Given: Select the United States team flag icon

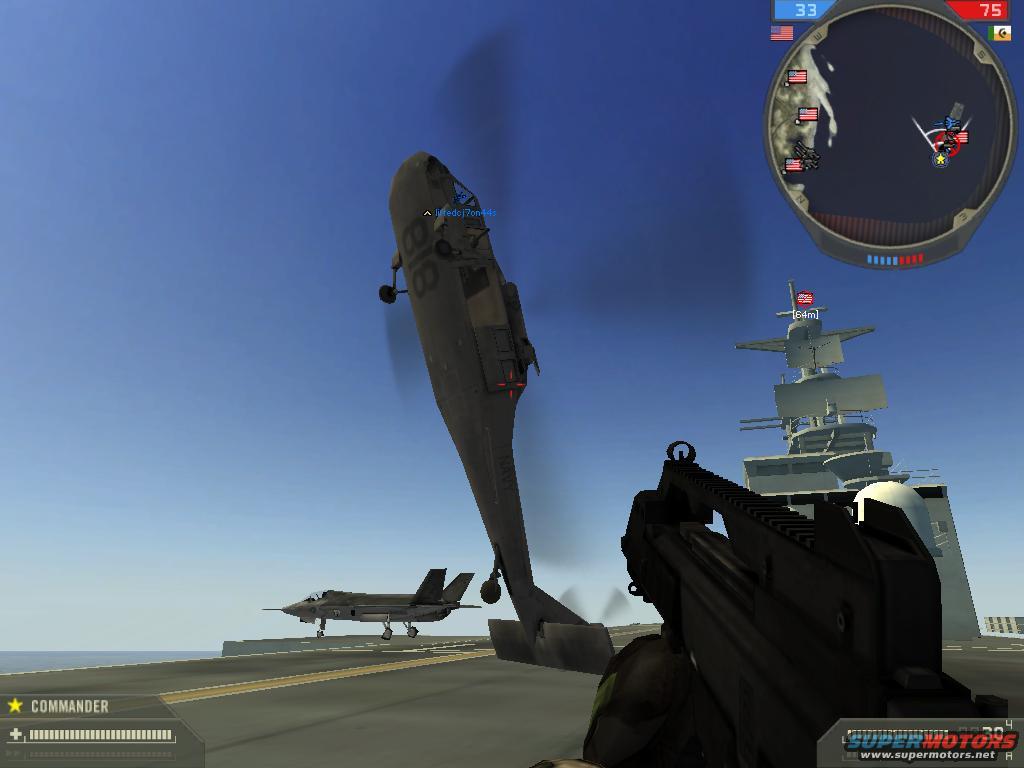Looking at the screenshot, I should 781,33.
